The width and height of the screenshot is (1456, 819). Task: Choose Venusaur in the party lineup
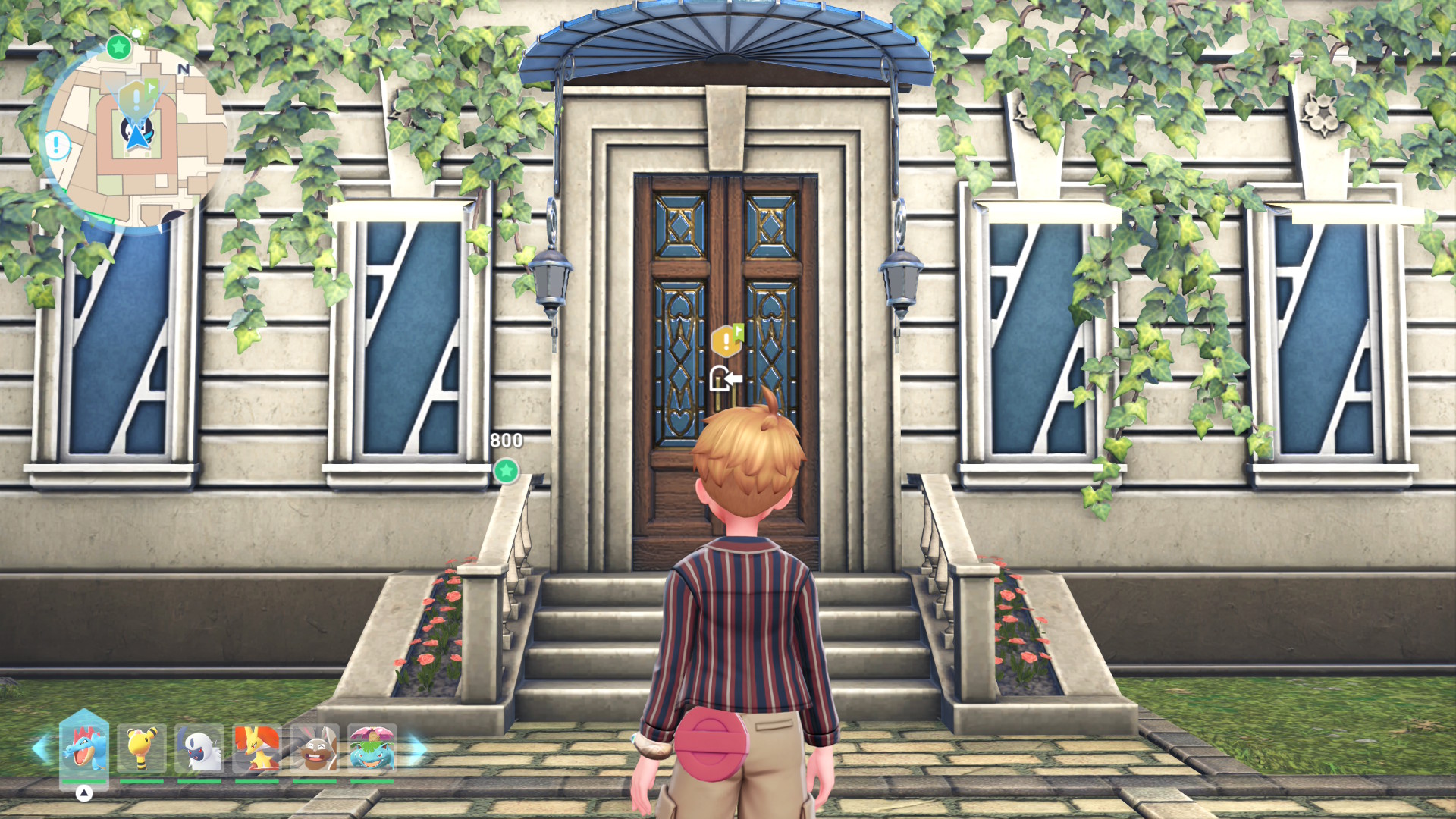372,748
